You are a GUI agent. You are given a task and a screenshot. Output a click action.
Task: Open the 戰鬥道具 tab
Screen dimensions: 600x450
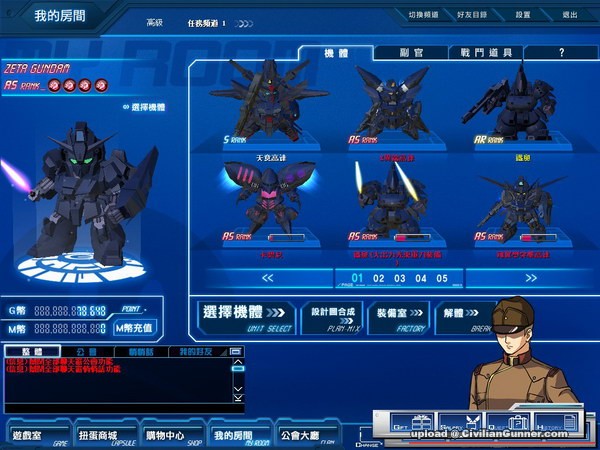486,52
